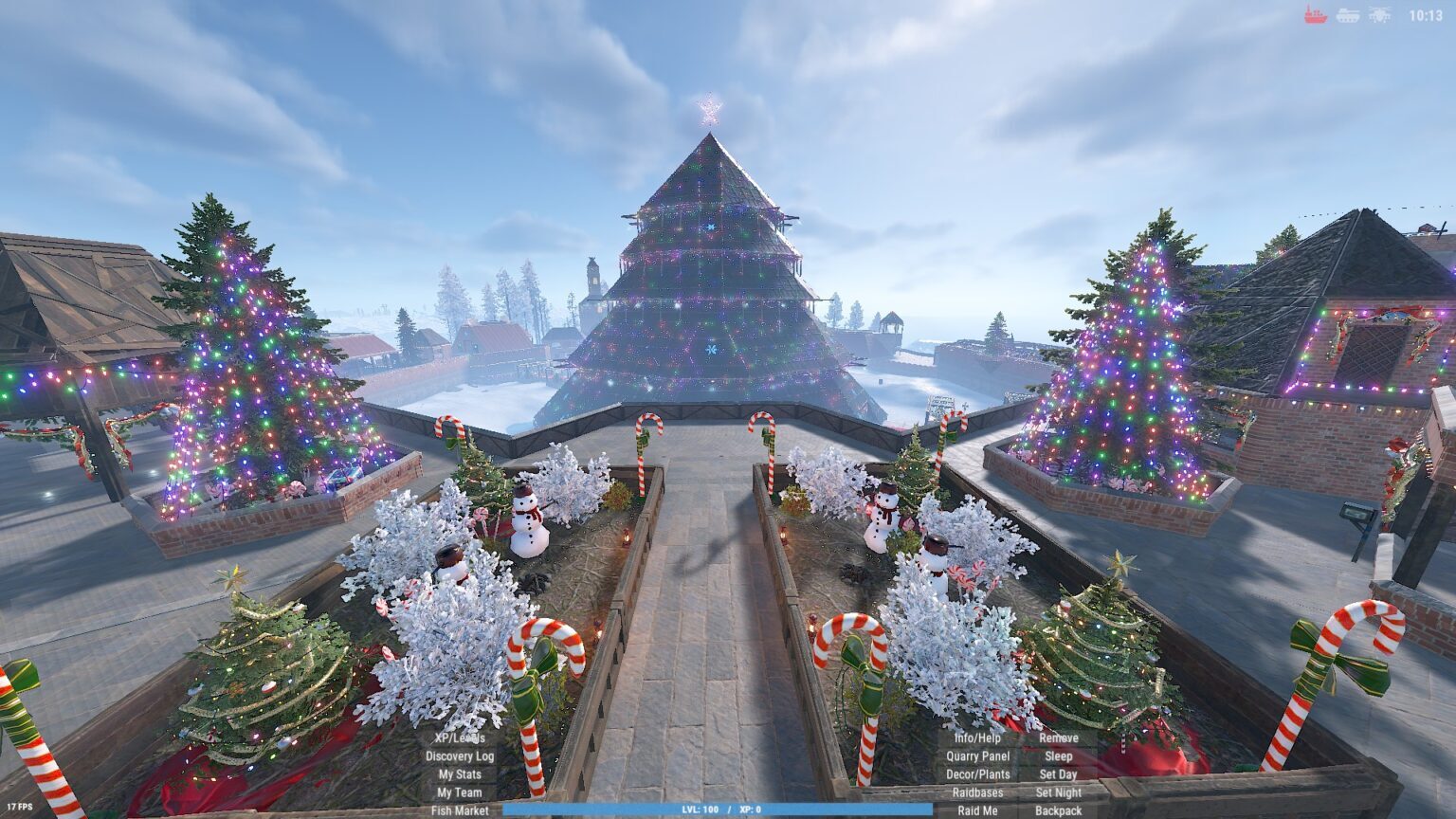
Task: Choose the Sleep button
Action: click(x=1058, y=756)
